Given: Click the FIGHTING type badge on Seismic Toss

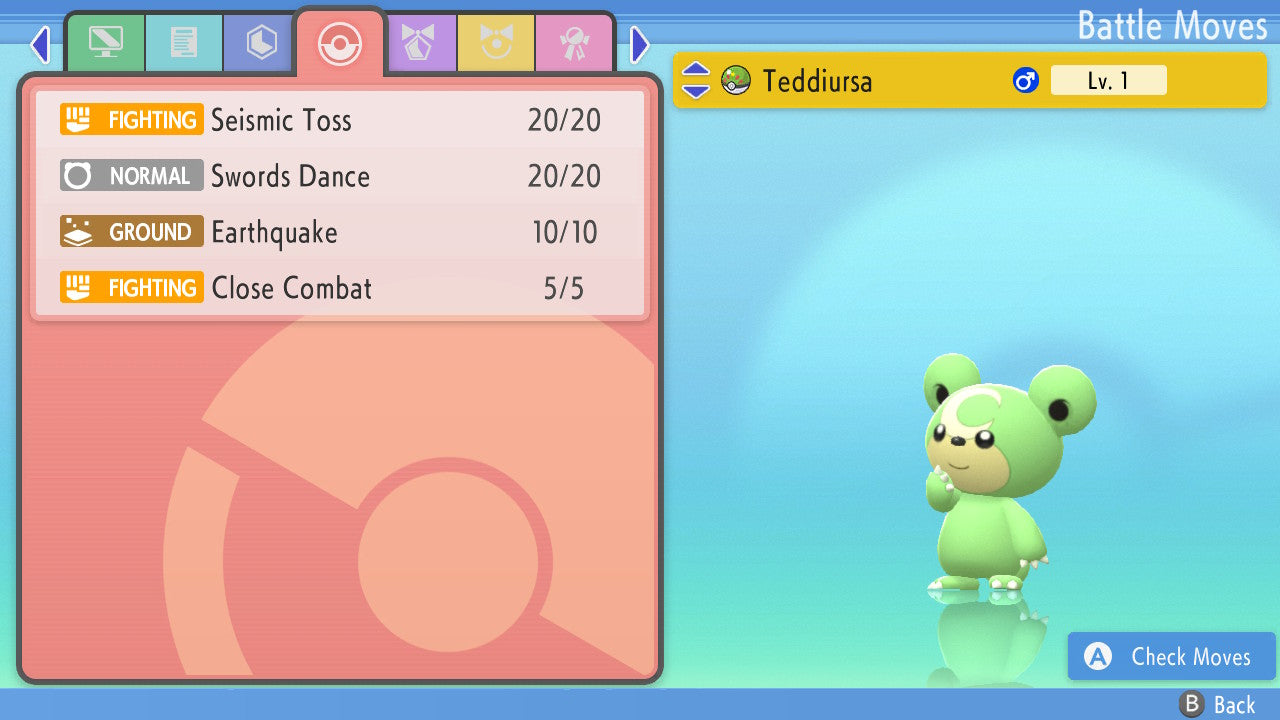Looking at the screenshot, I should [131, 120].
